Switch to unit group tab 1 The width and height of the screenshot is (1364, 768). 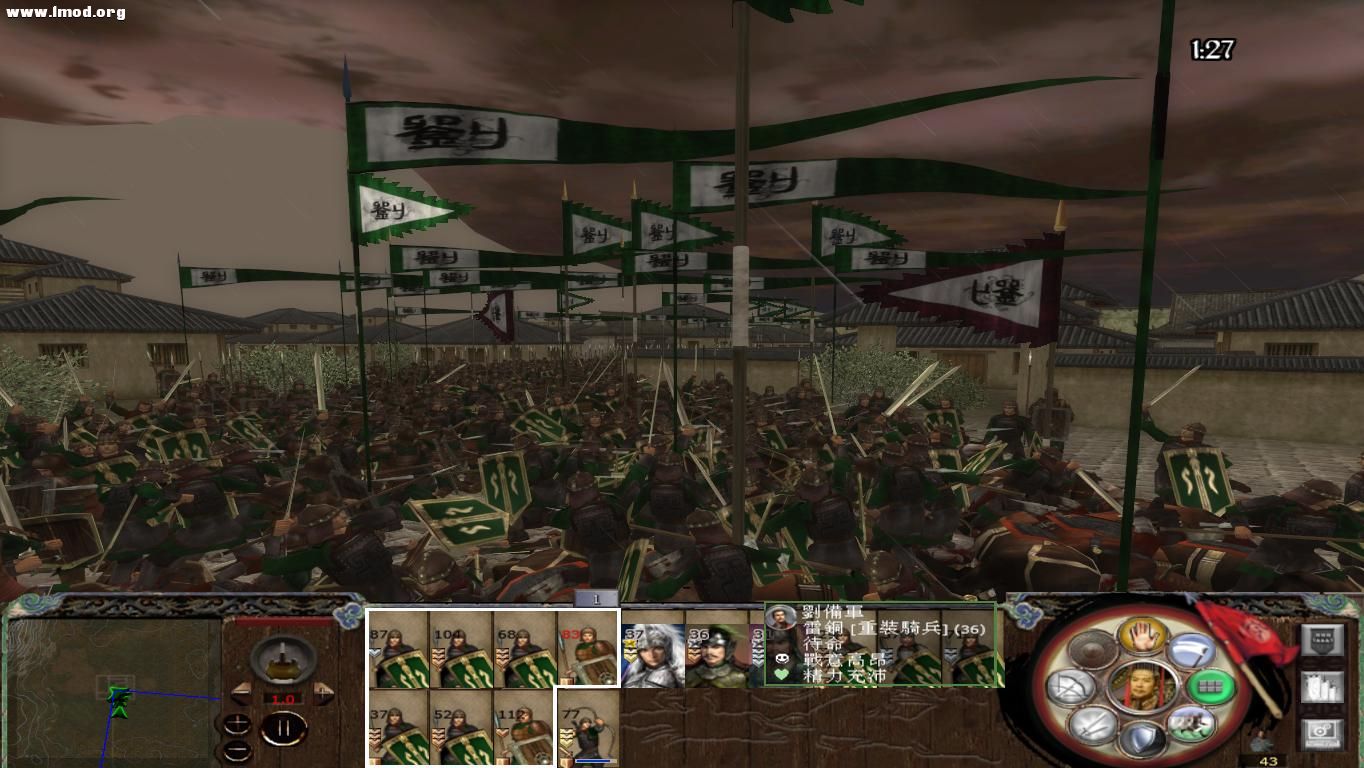(x=595, y=598)
